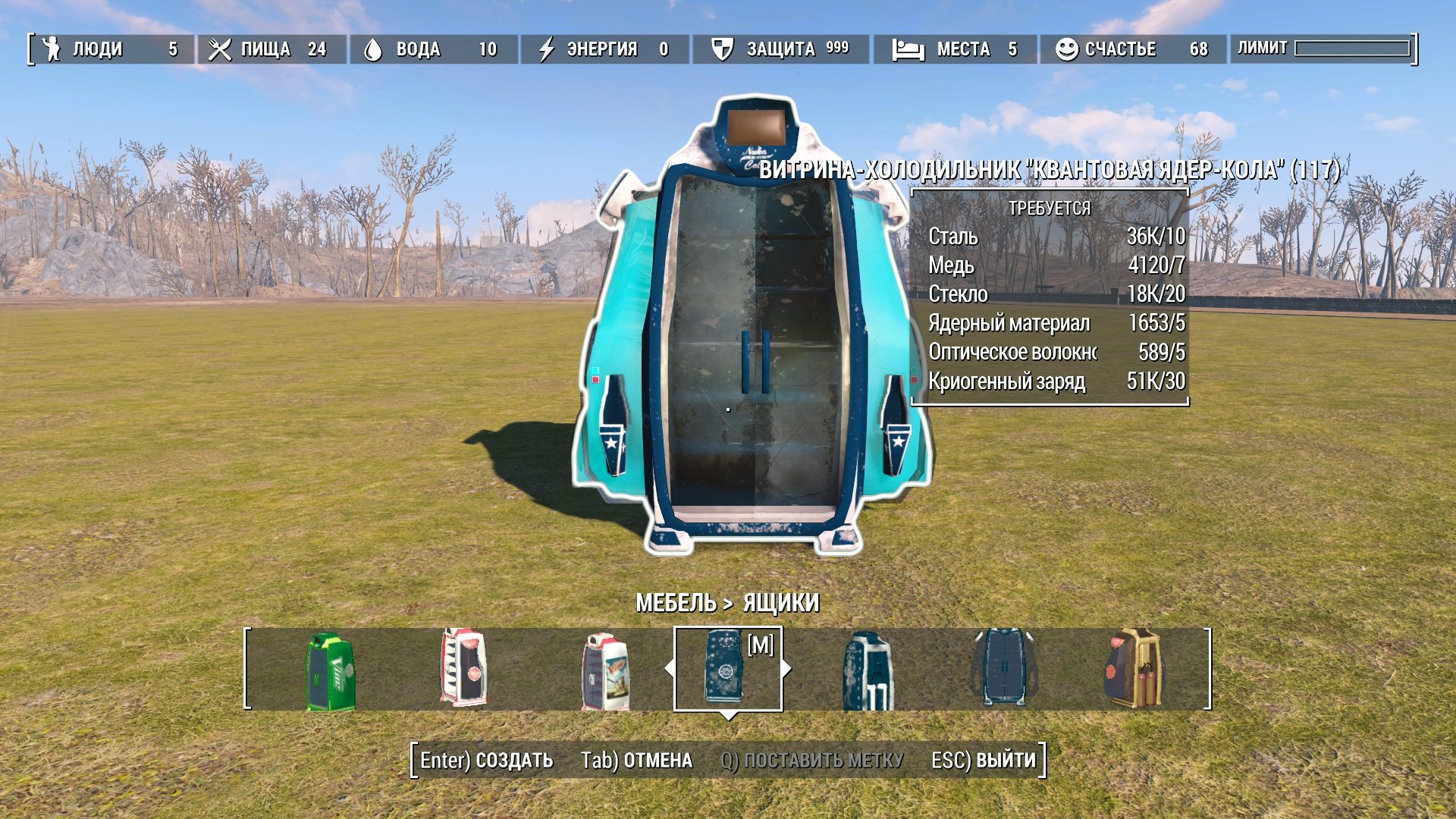
Task: Pick the white cooler with poster side
Action: pos(605,671)
